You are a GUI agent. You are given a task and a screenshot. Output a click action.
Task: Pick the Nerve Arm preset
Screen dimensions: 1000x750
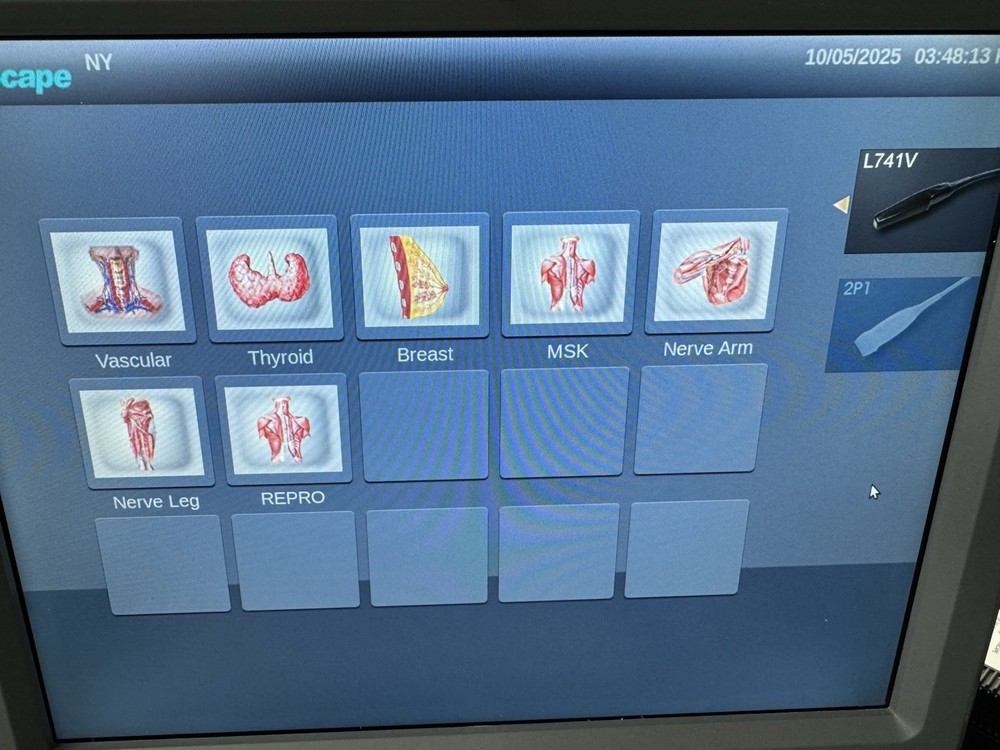715,271
